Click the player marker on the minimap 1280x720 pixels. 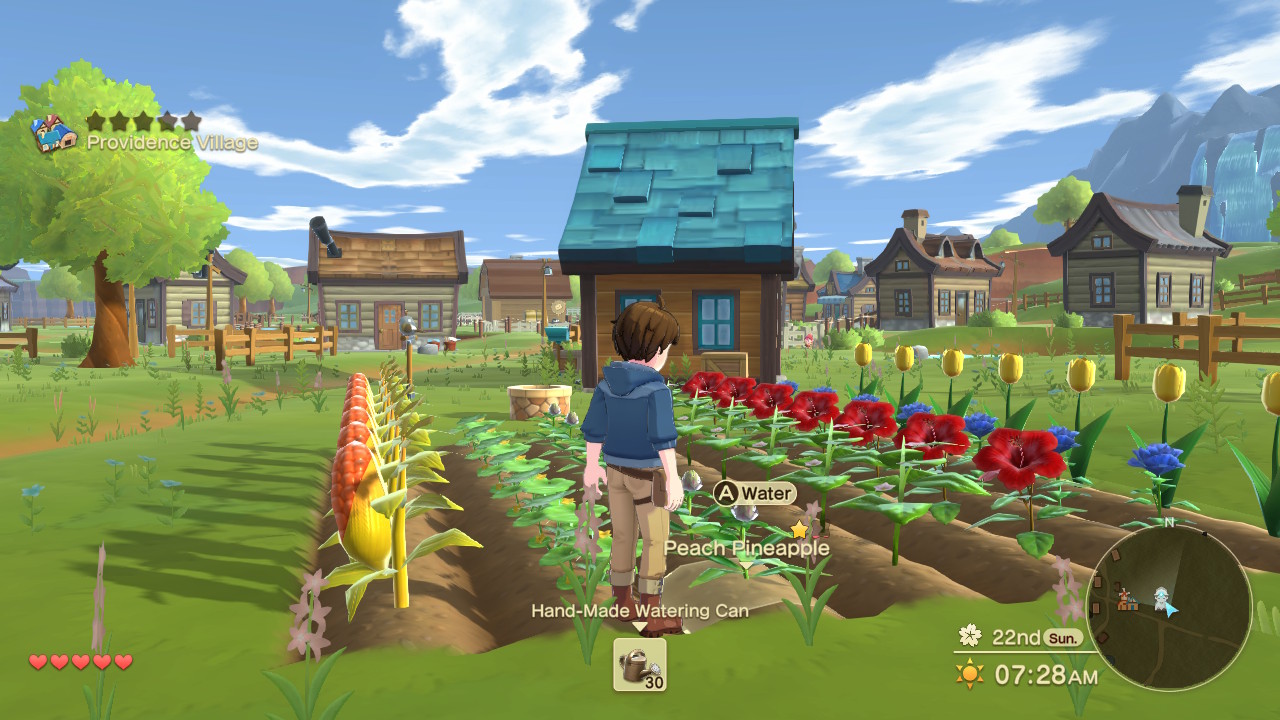(1161, 596)
